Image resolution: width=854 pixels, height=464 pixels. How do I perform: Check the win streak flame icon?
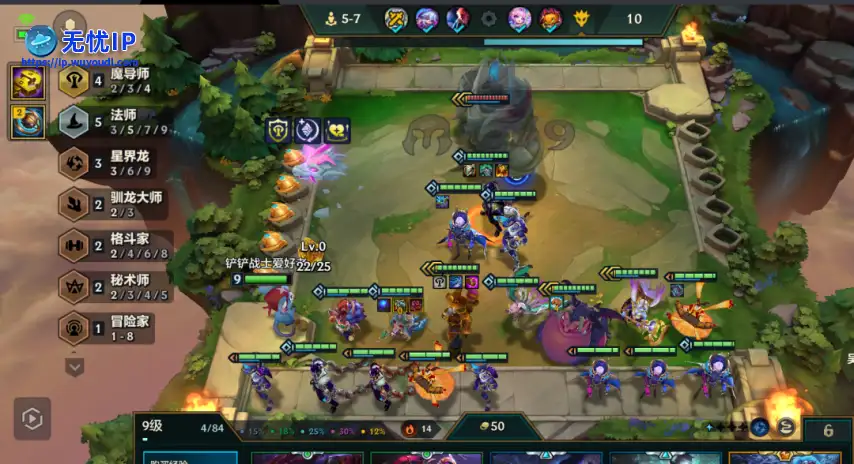(409, 429)
